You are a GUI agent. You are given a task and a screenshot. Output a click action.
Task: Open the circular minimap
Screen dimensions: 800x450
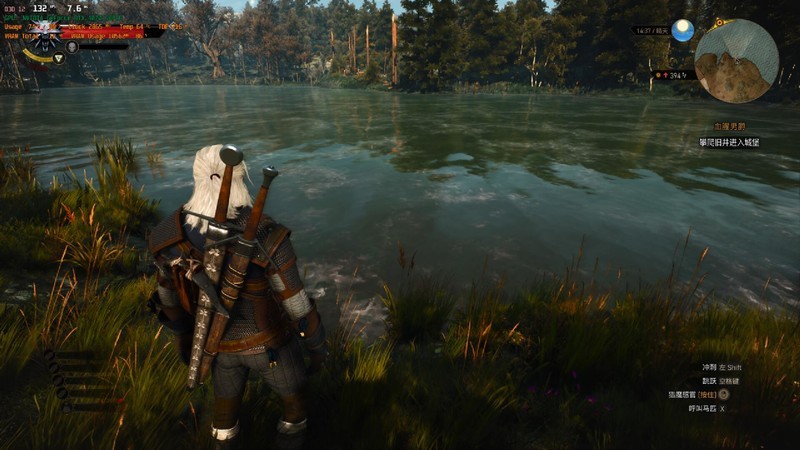coord(736,61)
